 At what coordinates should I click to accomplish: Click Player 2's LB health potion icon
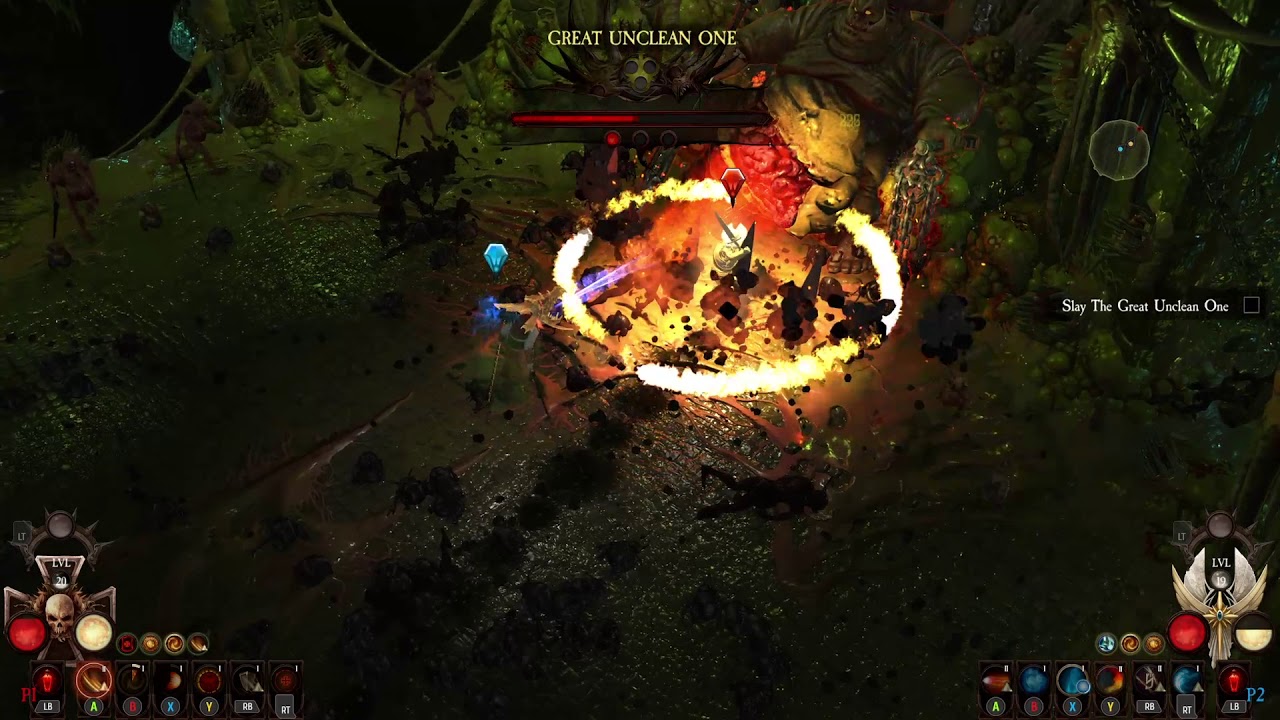[1232, 679]
